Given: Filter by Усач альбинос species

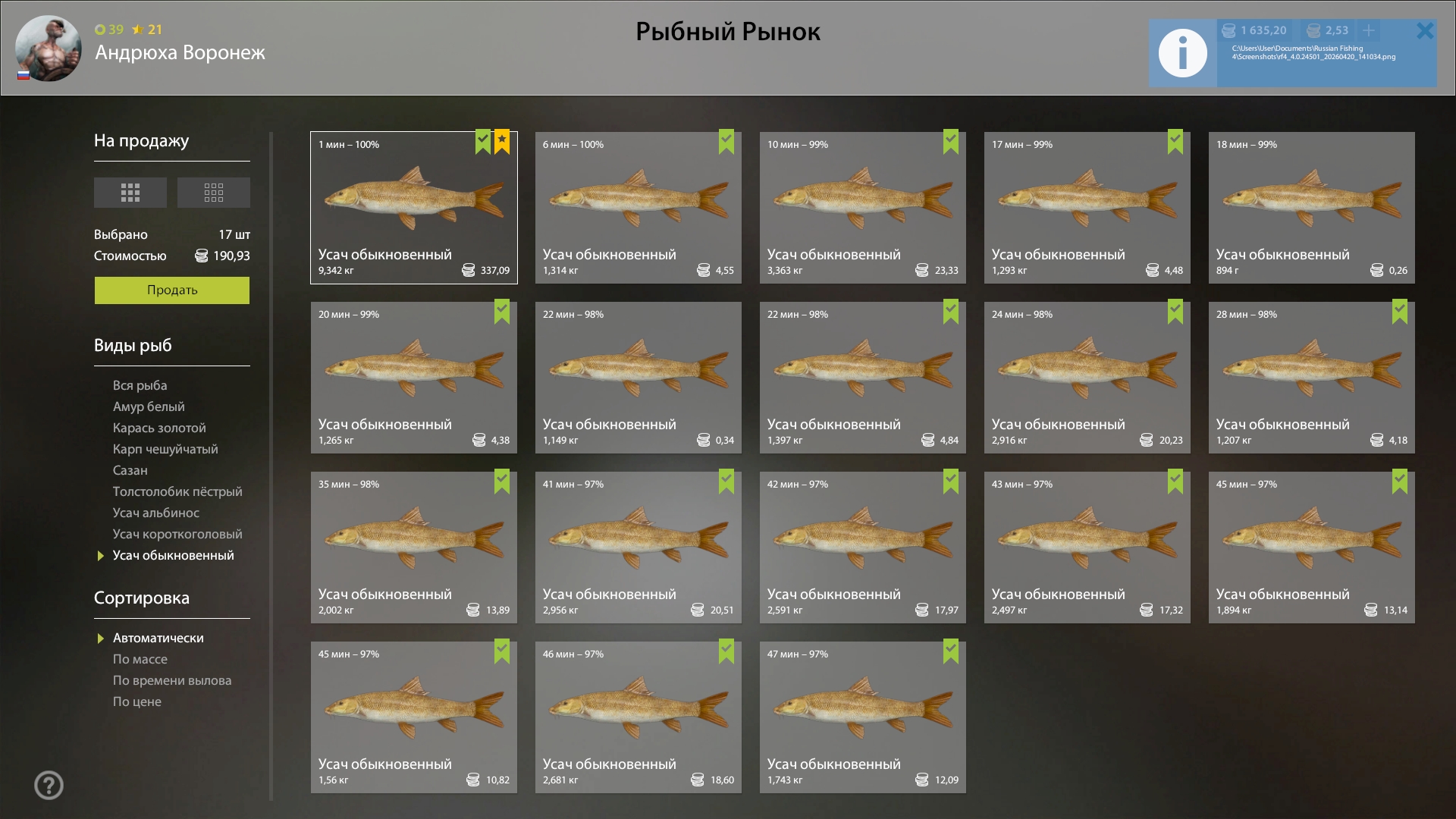Looking at the screenshot, I should click(x=156, y=513).
